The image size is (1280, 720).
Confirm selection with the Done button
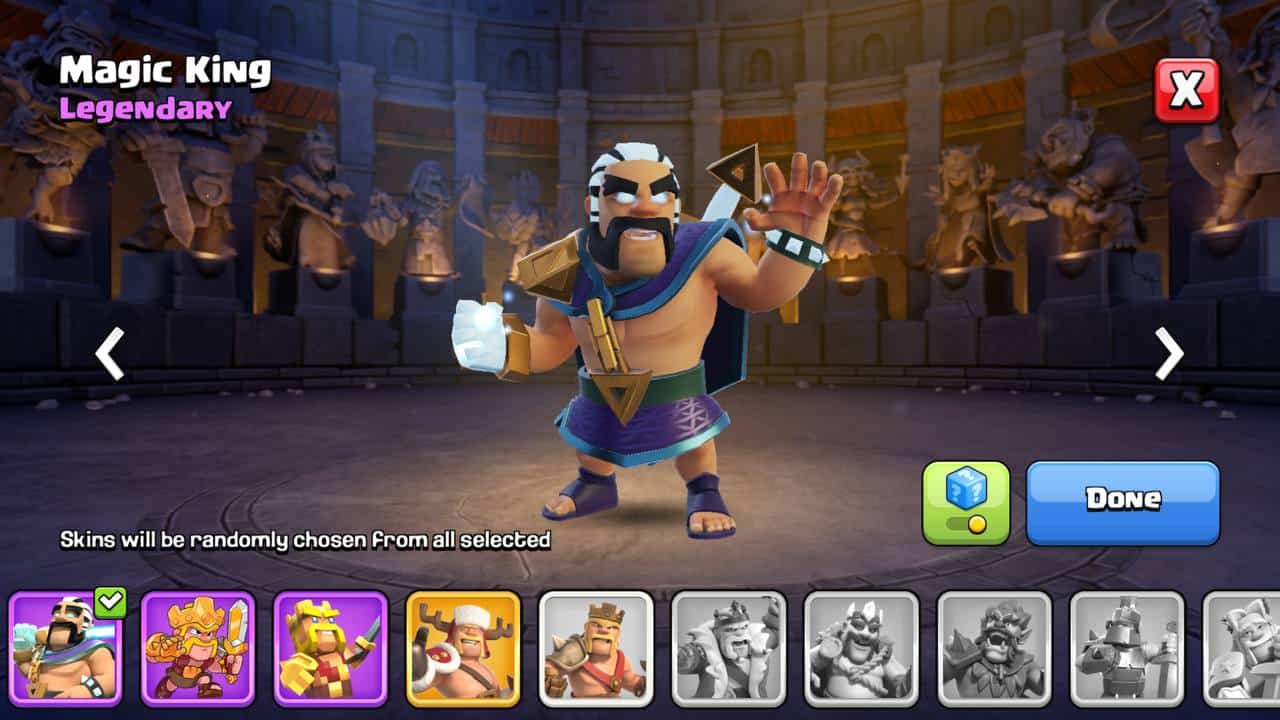1123,502
